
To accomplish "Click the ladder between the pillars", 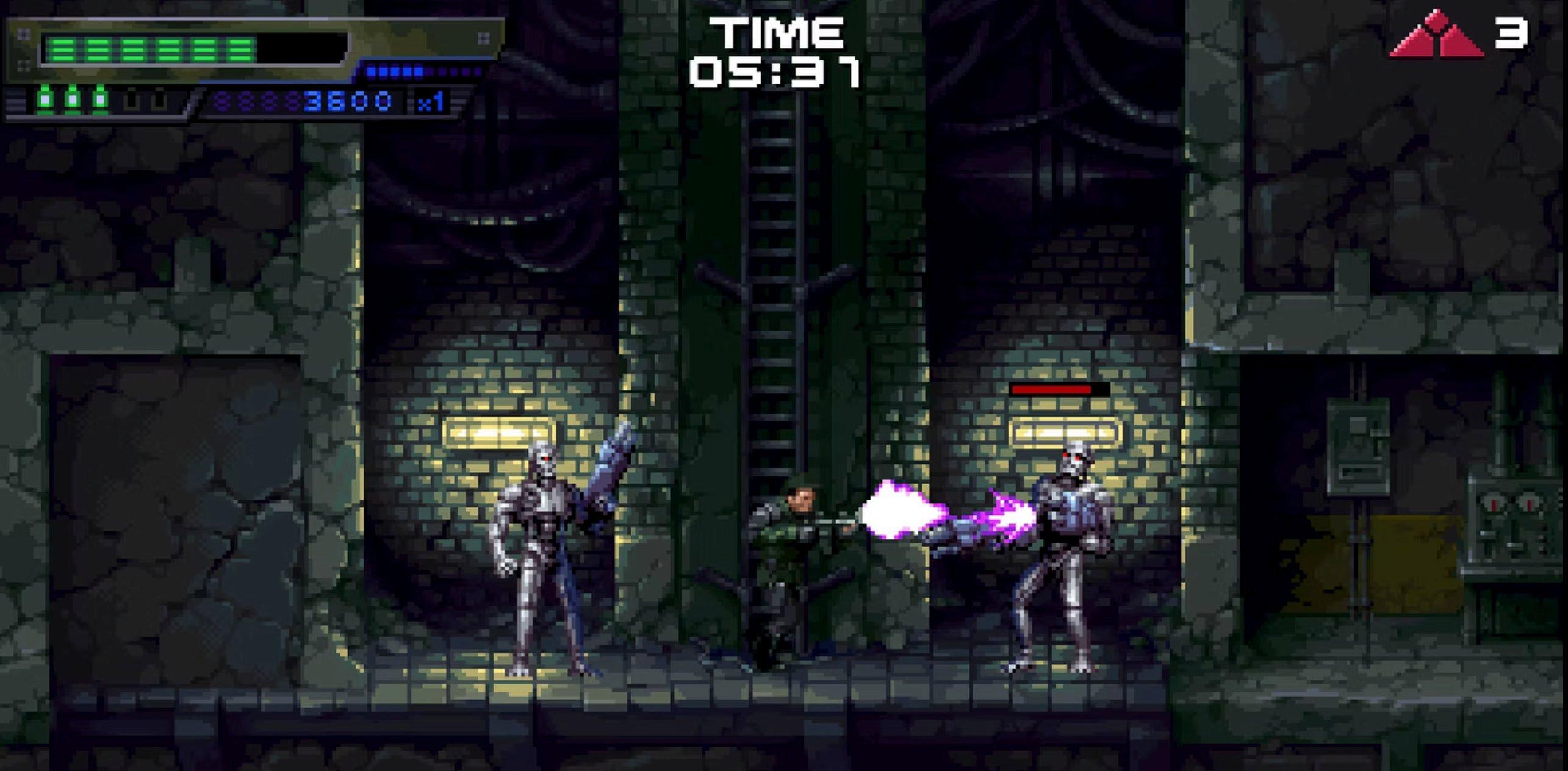I will (x=773, y=274).
